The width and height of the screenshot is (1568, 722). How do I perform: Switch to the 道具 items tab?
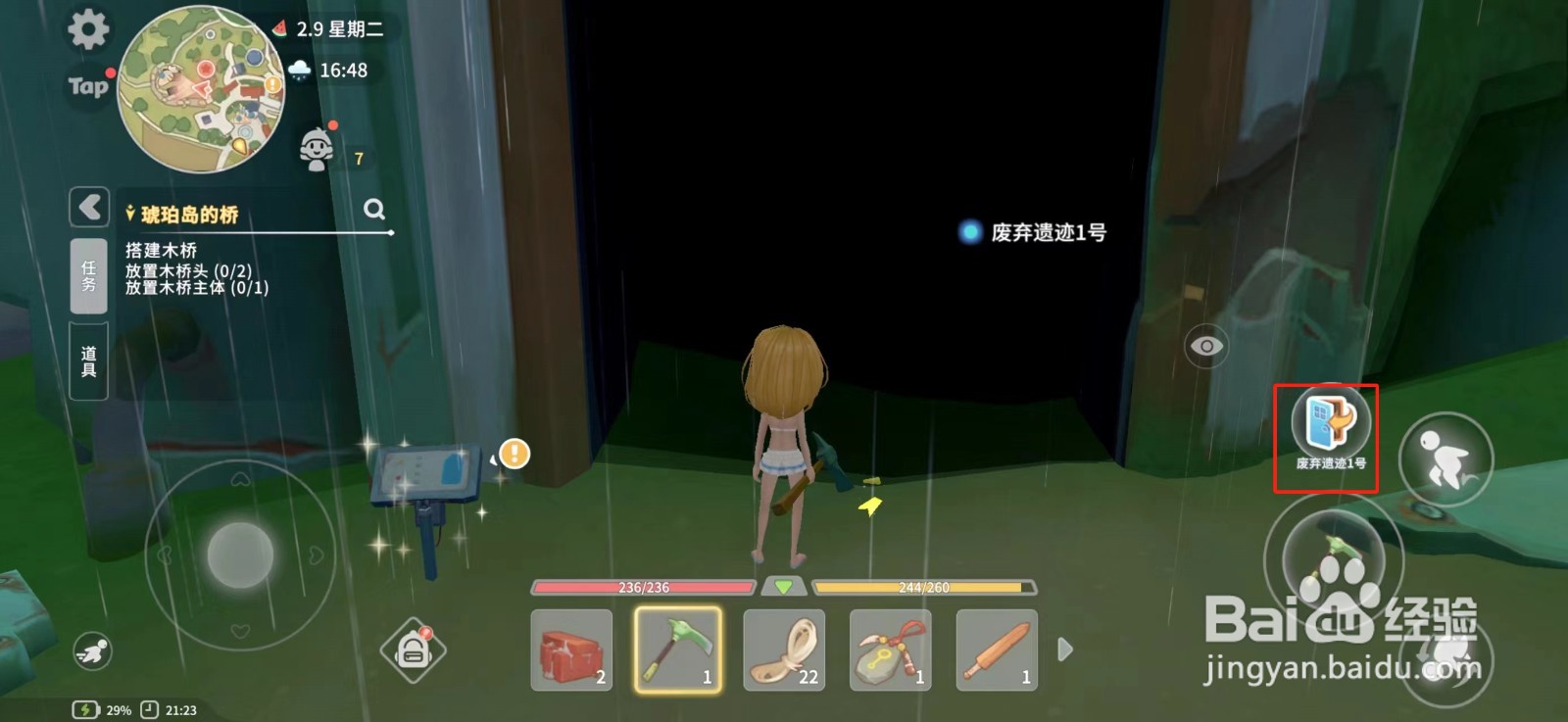point(87,359)
